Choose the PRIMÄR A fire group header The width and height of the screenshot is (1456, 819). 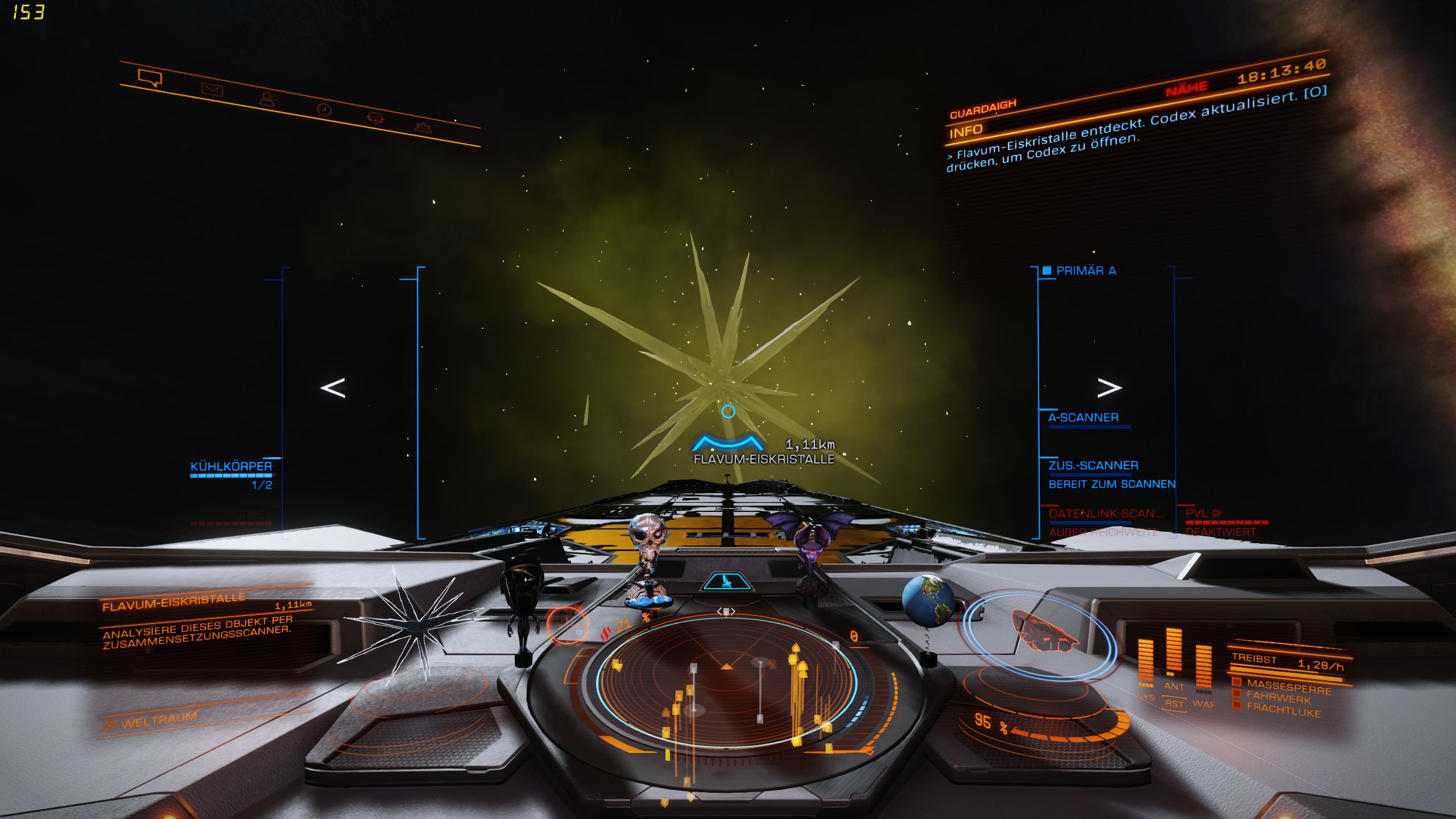(1085, 271)
